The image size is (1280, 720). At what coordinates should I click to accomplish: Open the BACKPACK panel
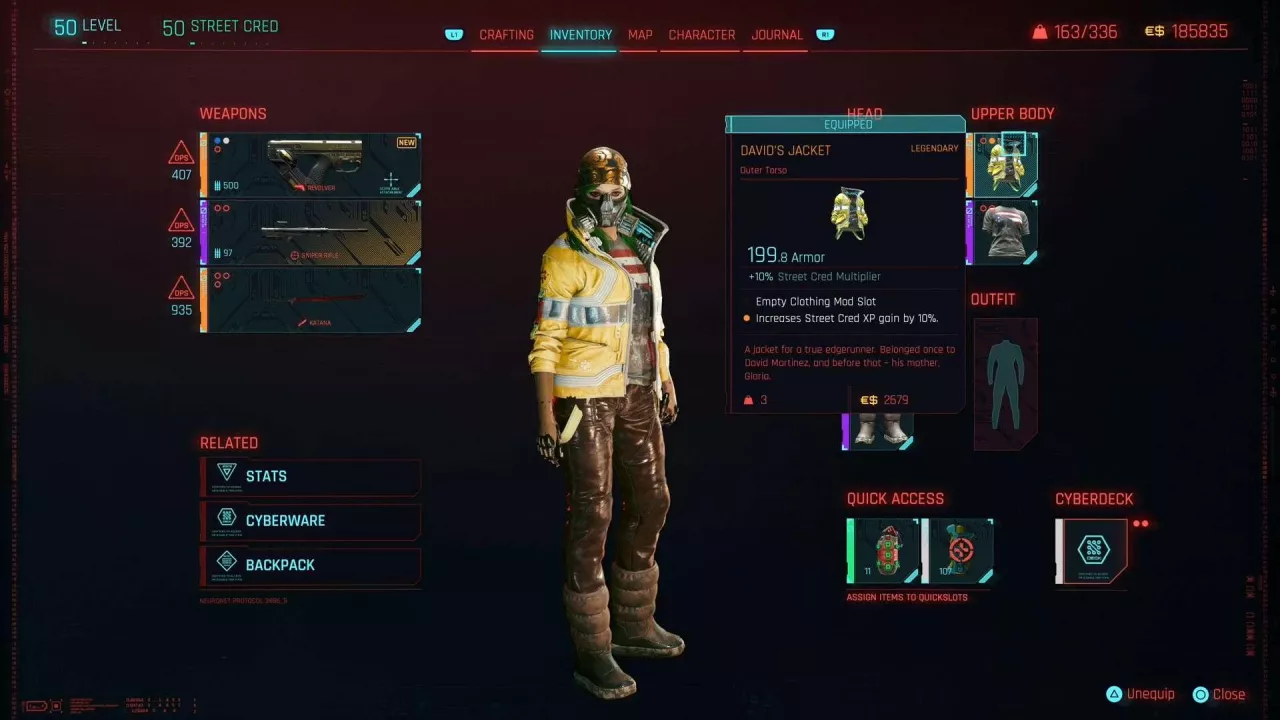[310, 565]
